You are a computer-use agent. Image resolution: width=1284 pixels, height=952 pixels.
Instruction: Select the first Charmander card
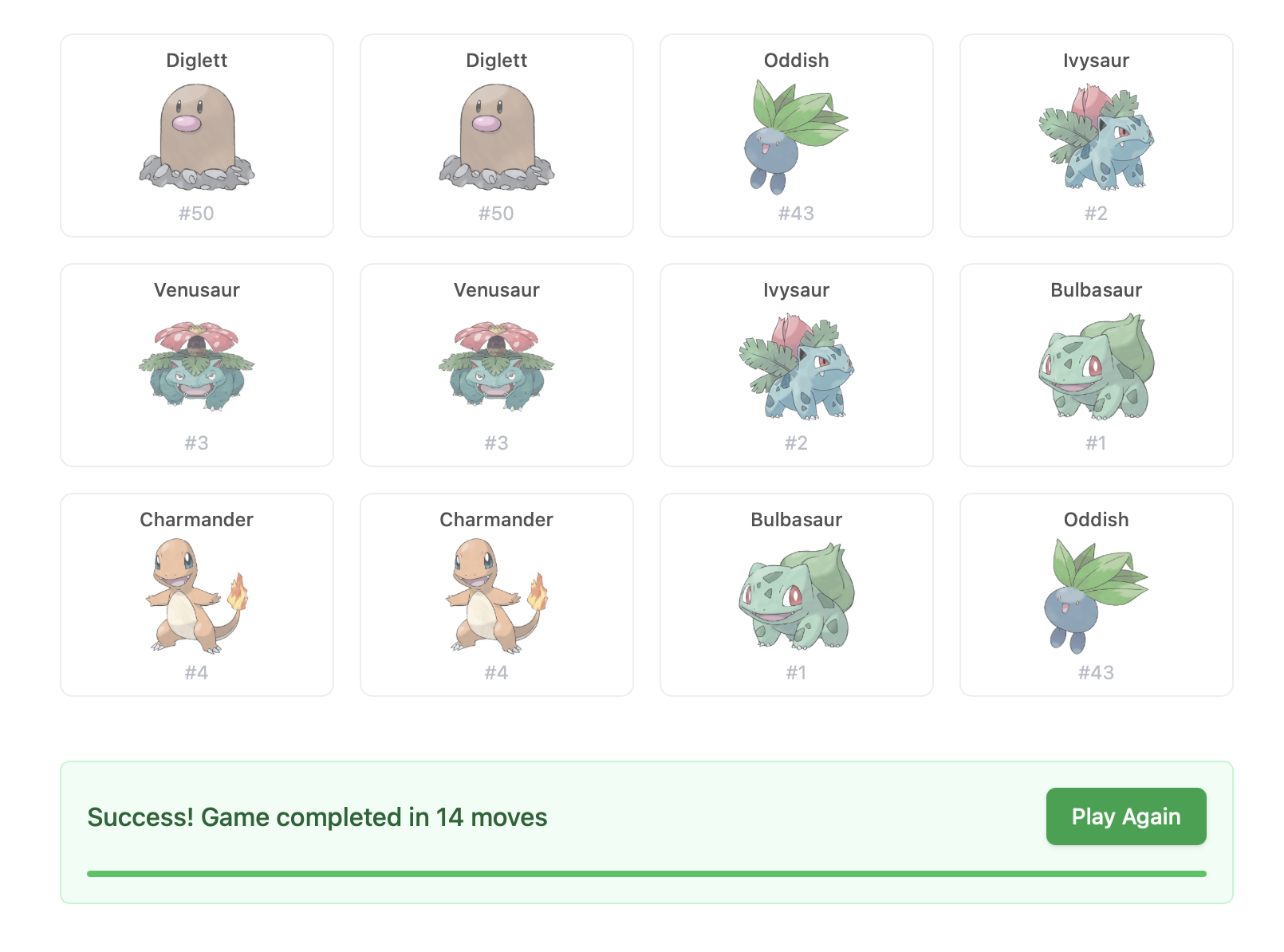click(196, 594)
